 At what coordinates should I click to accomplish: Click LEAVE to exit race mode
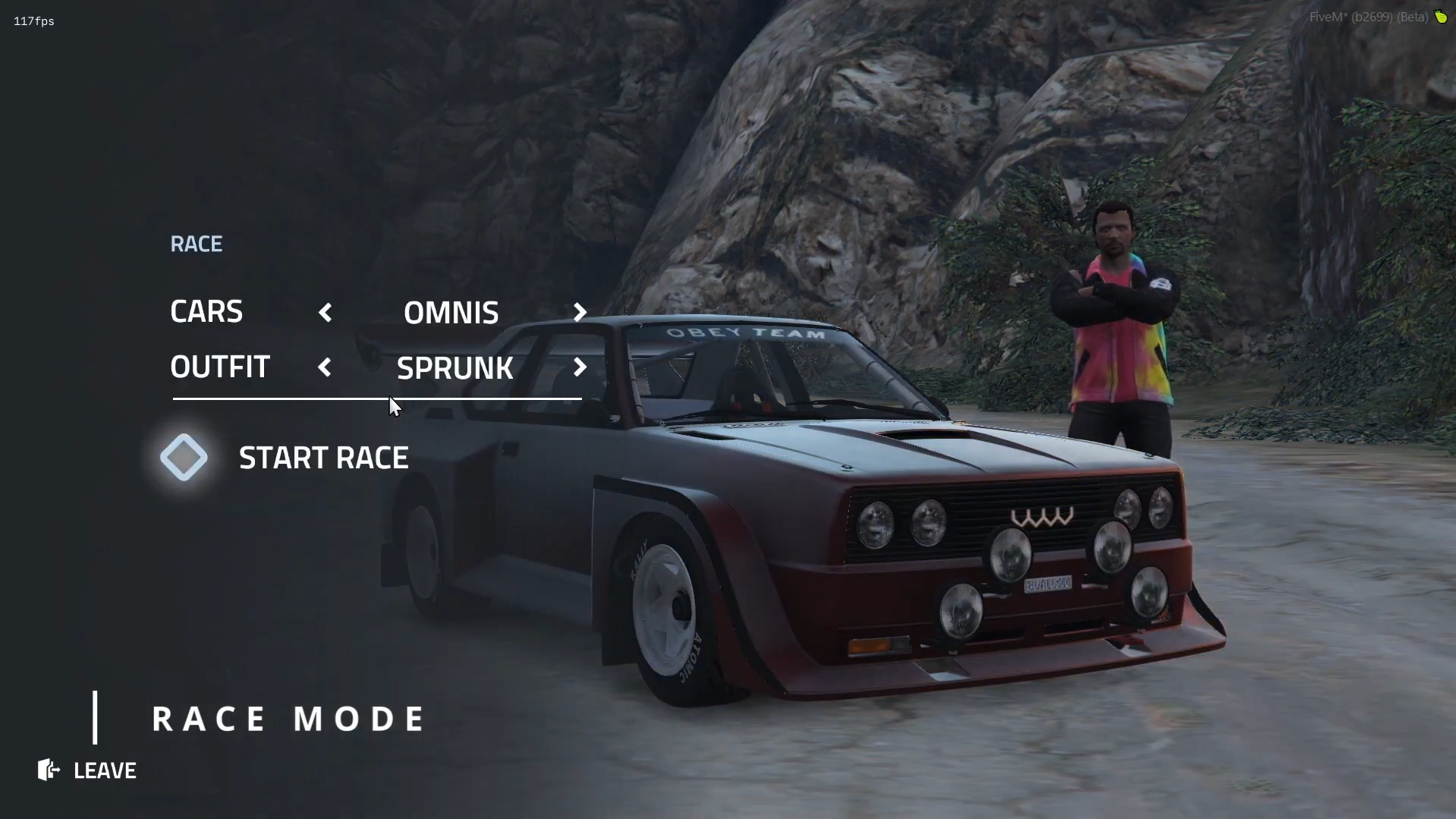pos(104,770)
